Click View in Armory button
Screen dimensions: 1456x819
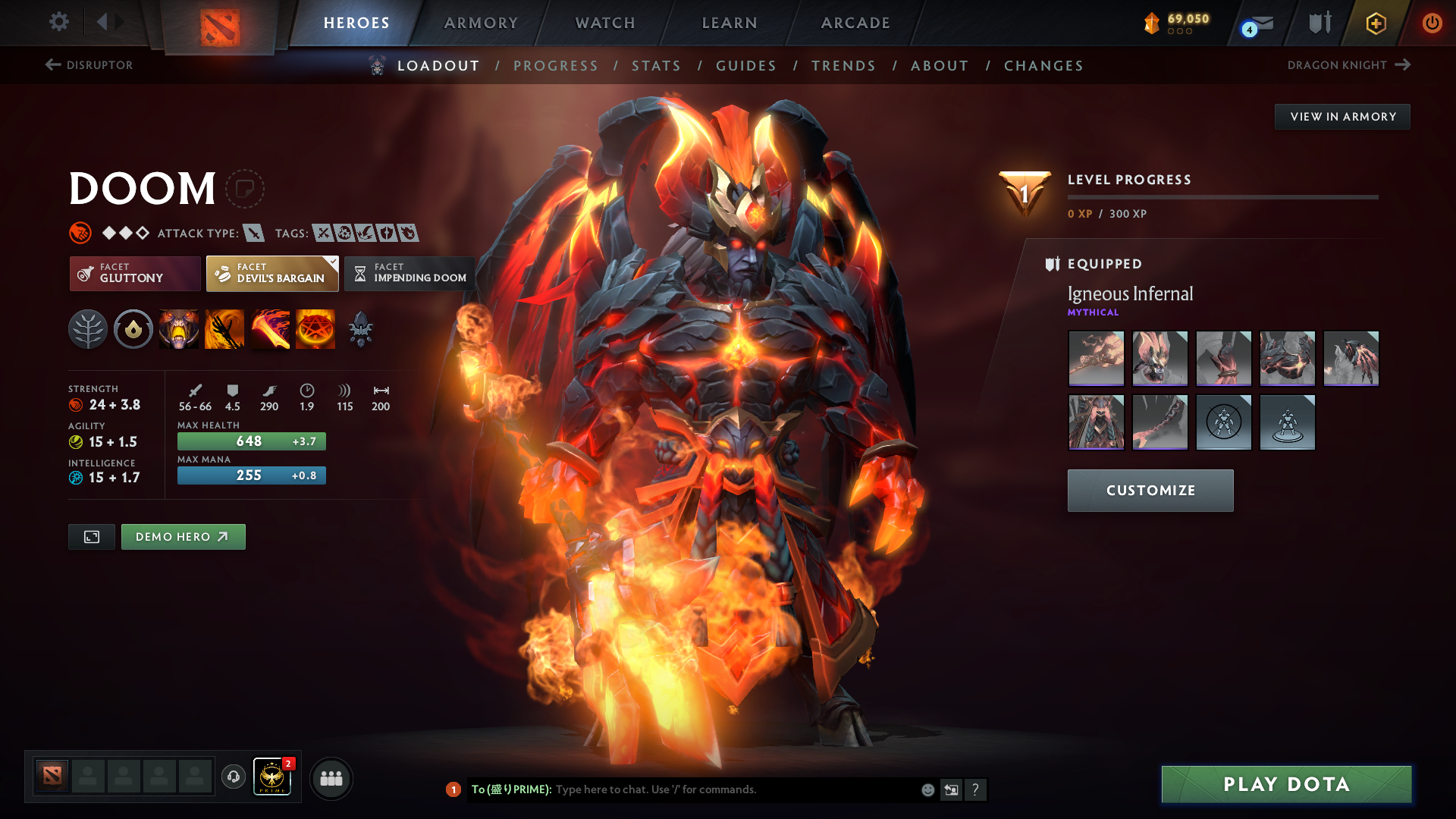tap(1342, 117)
